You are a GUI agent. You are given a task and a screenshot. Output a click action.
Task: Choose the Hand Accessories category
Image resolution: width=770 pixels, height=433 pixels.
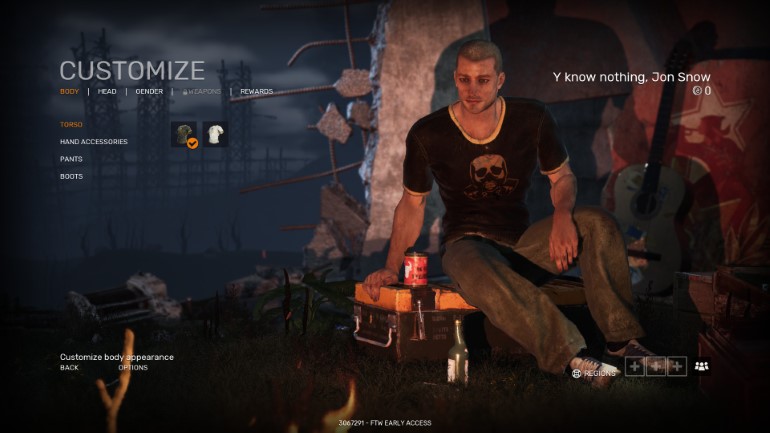click(93, 142)
